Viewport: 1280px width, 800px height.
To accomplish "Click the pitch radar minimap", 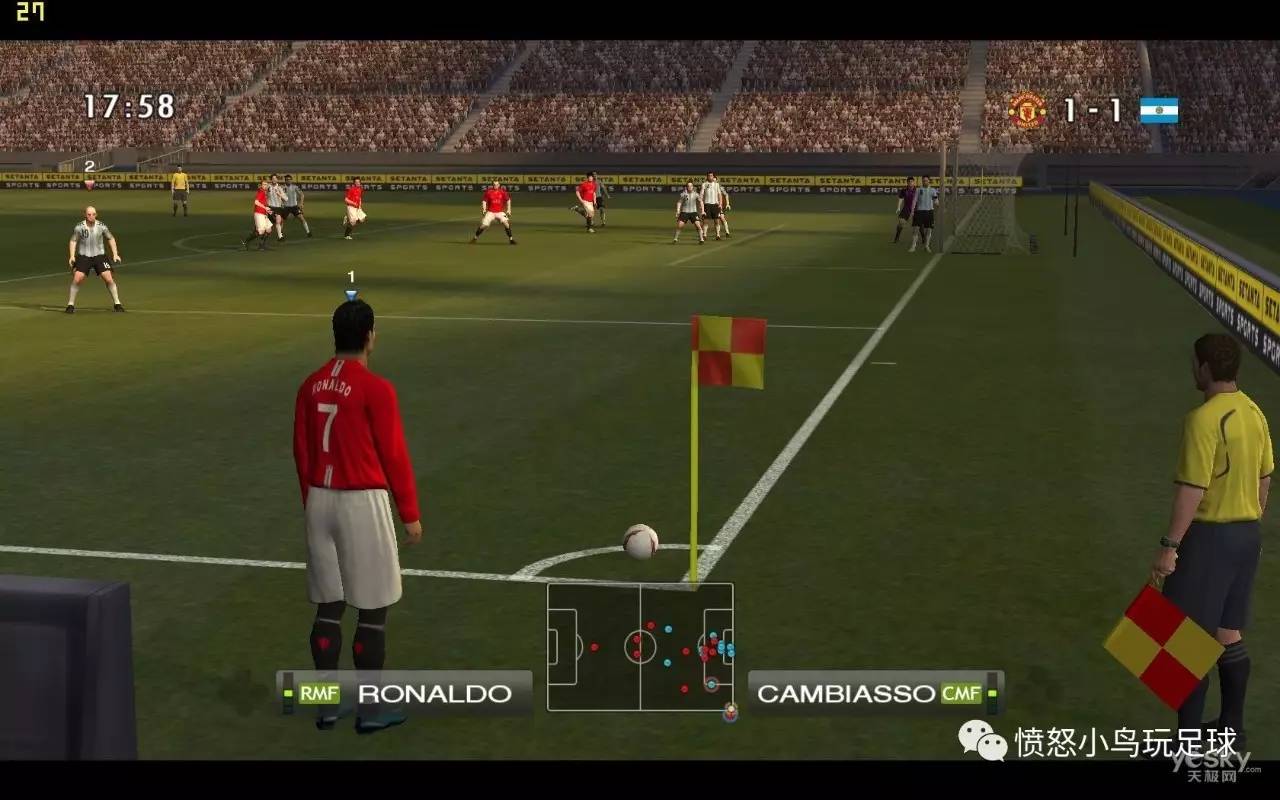I will click(640, 647).
